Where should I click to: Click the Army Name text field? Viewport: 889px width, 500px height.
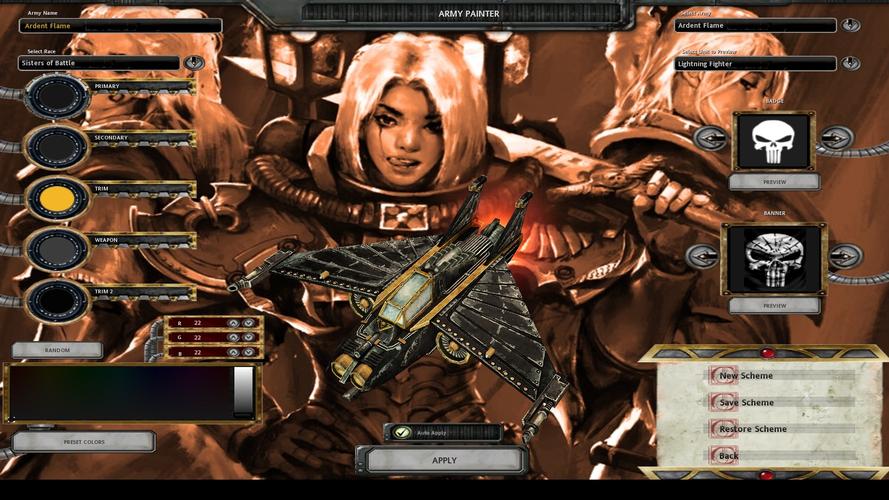coord(120,25)
